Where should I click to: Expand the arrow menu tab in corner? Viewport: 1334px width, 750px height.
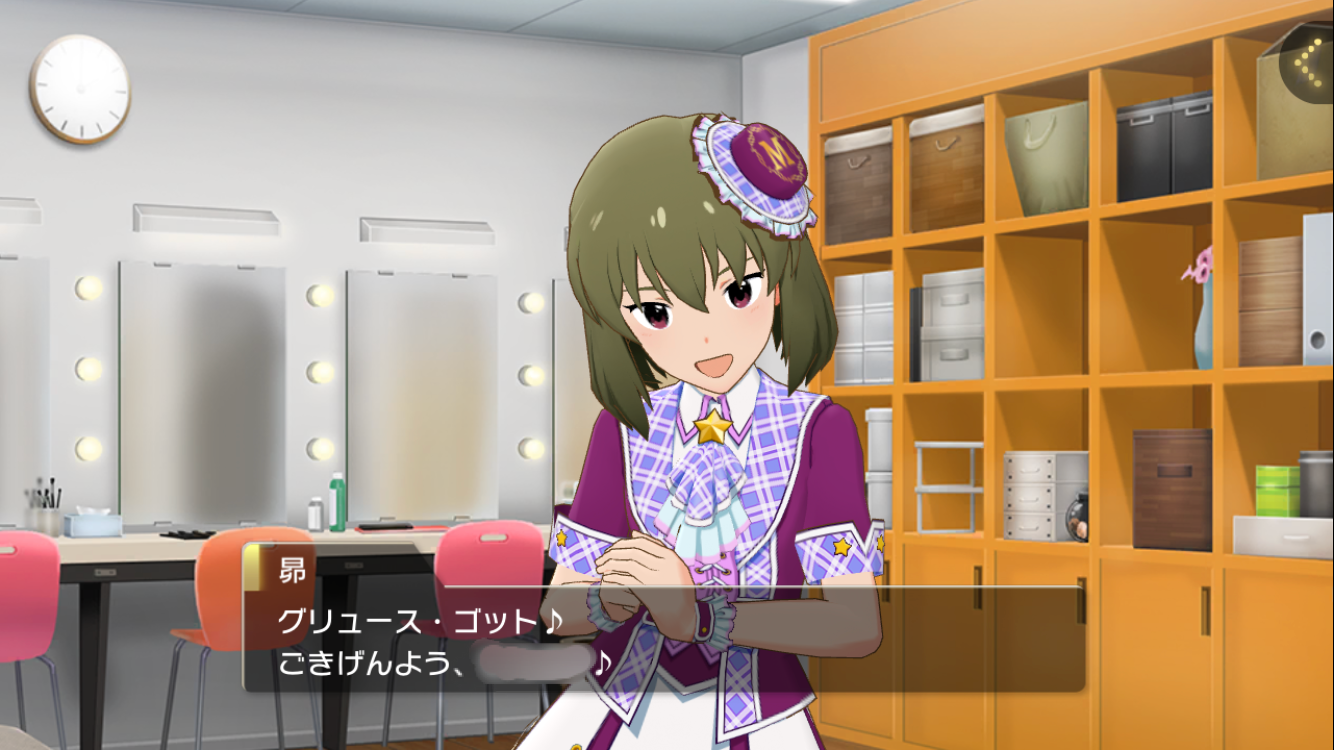[1309, 63]
